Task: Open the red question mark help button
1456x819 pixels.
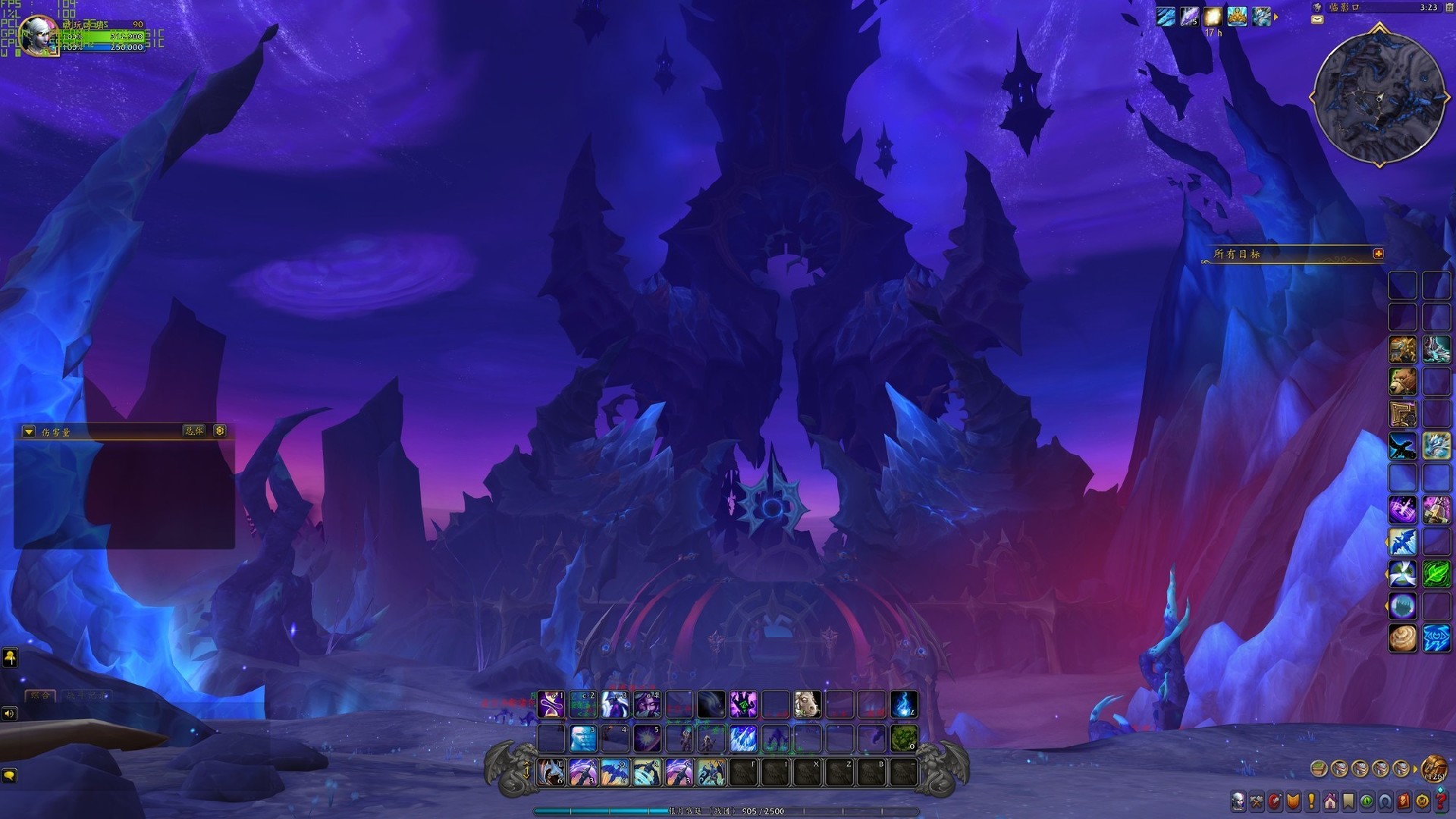Action: click(x=1440, y=801)
